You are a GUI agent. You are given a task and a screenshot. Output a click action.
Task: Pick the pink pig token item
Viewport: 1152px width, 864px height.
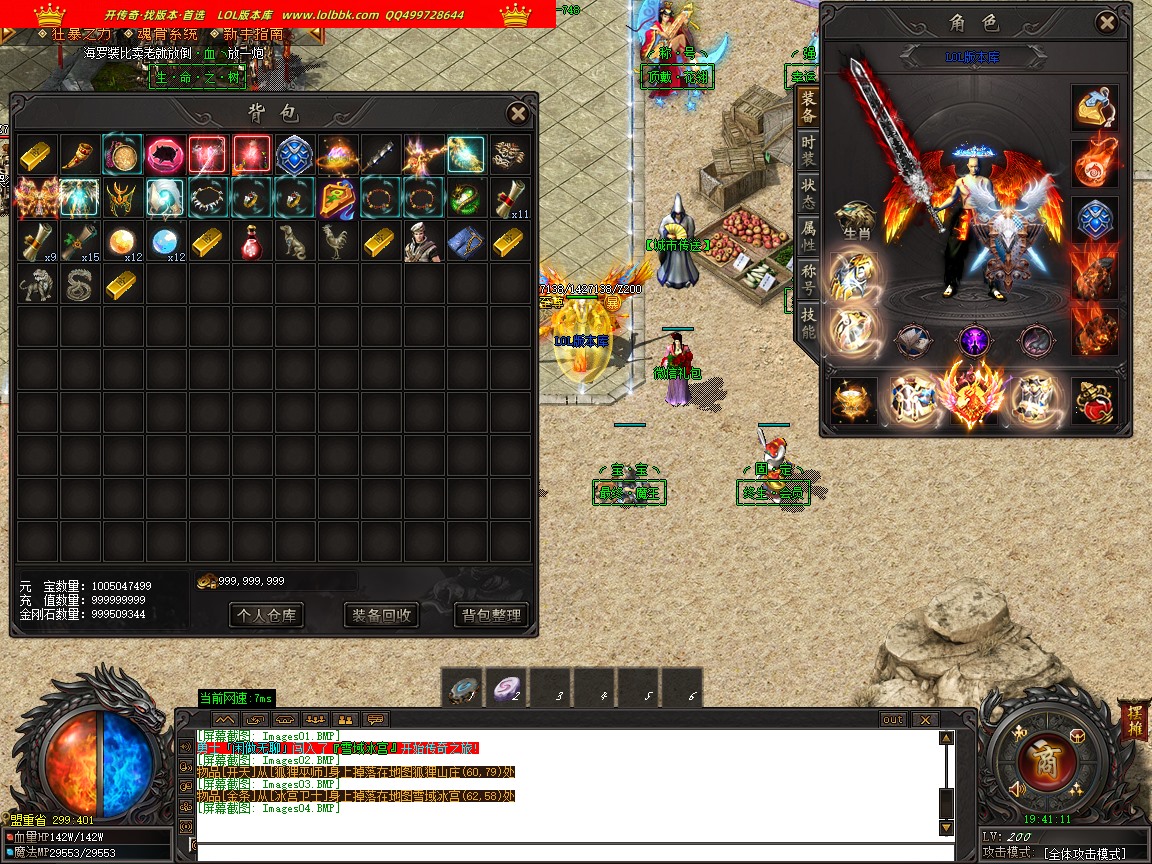165,155
